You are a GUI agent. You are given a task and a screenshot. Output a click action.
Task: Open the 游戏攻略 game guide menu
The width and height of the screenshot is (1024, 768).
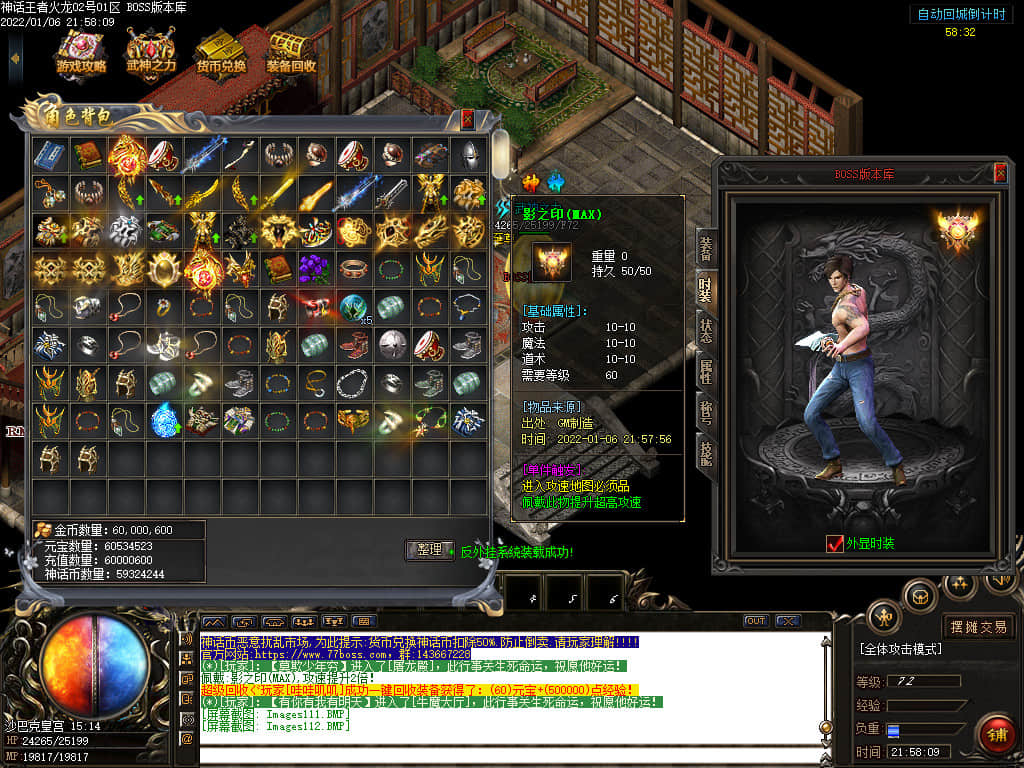click(x=81, y=54)
